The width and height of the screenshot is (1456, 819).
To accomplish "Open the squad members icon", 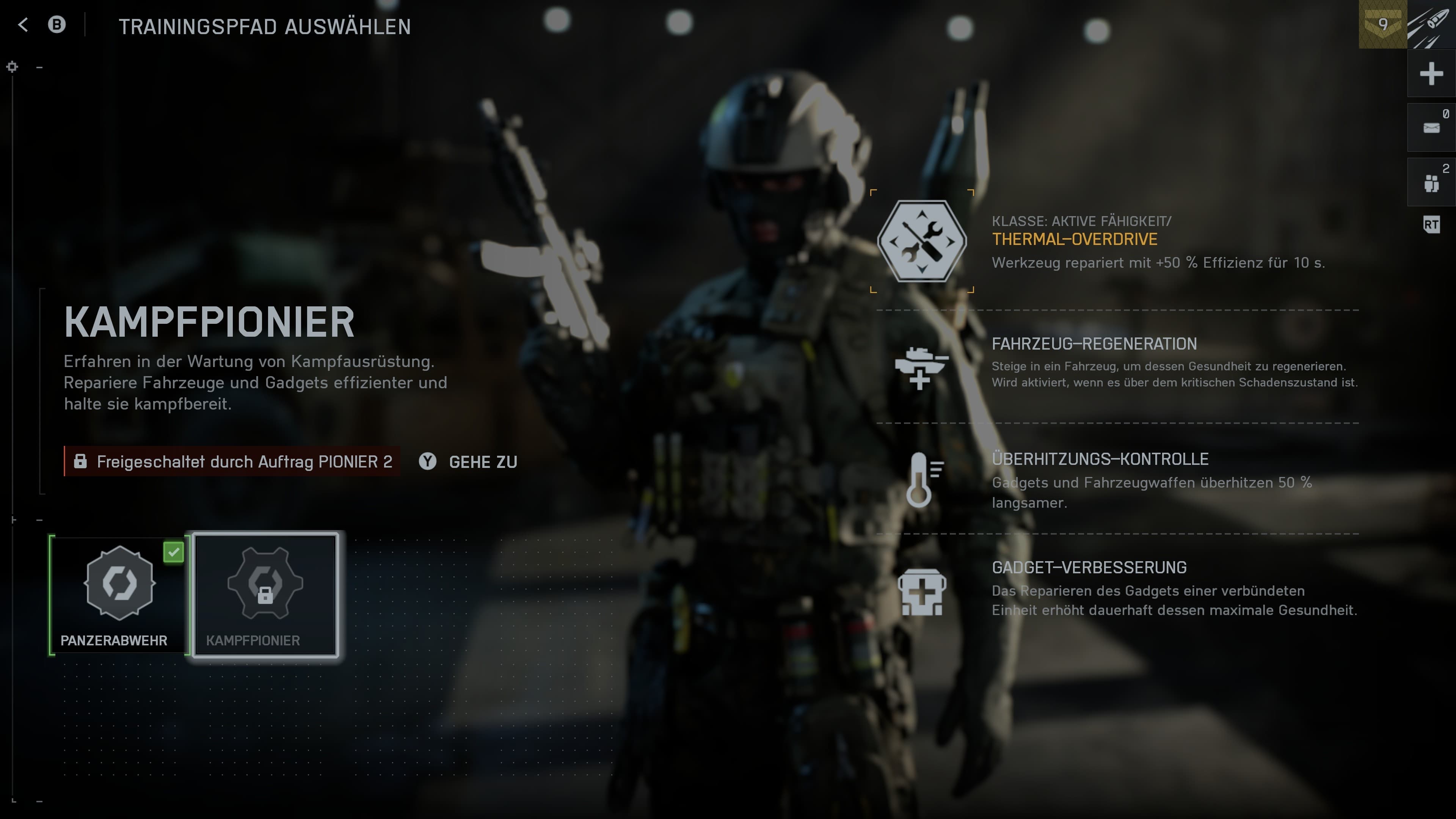I will coord(1431,182).
